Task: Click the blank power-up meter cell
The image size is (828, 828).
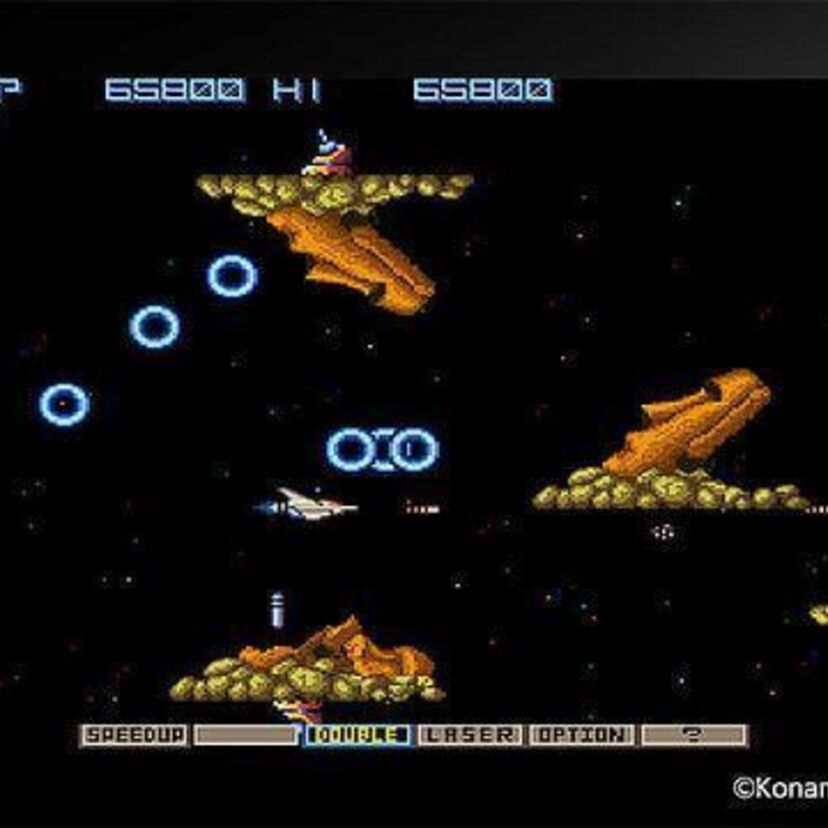Action: 246,736
